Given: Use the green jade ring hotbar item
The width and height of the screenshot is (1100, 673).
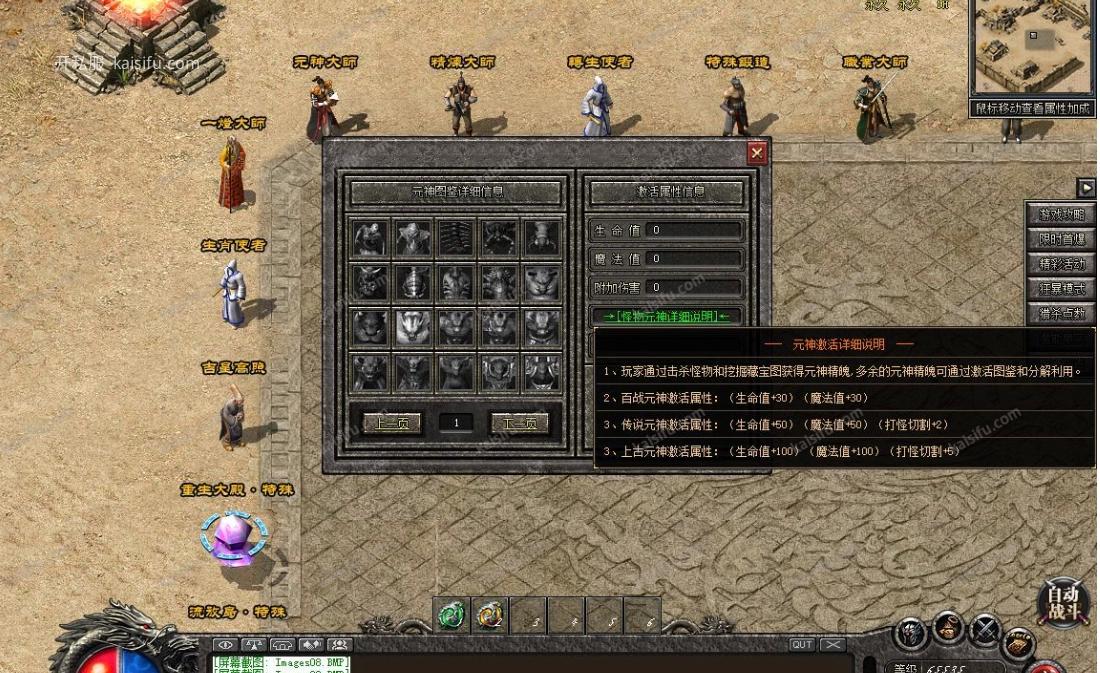Looking at the screenshot, I should 452,616.
